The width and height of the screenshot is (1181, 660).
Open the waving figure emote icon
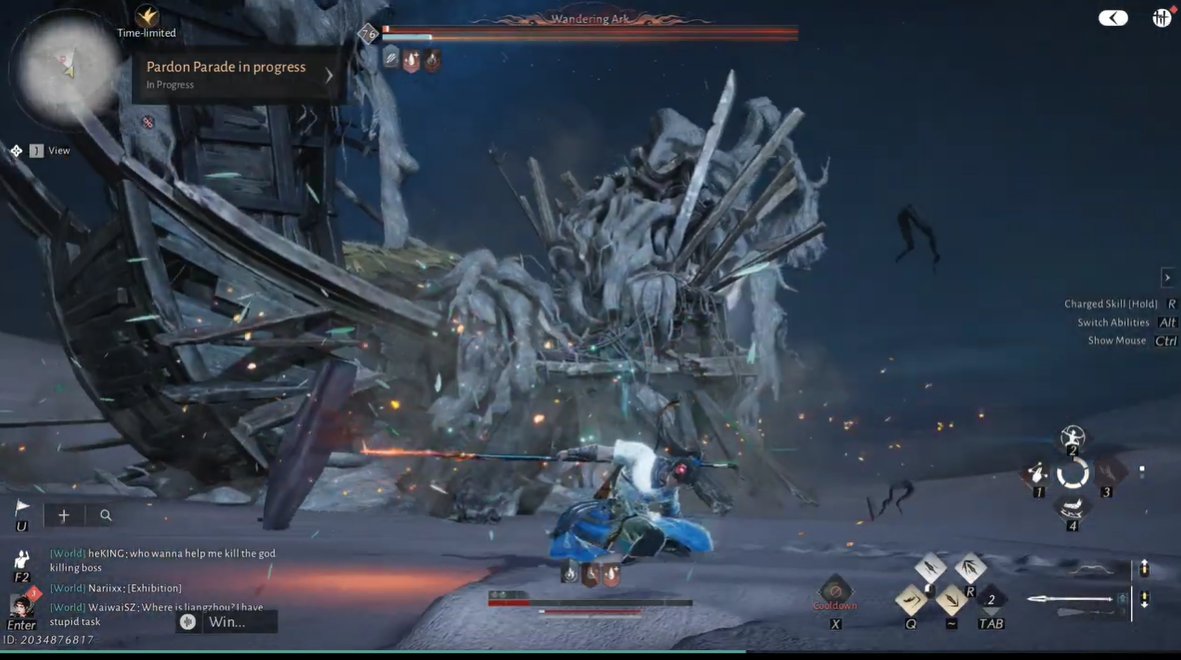21,560
